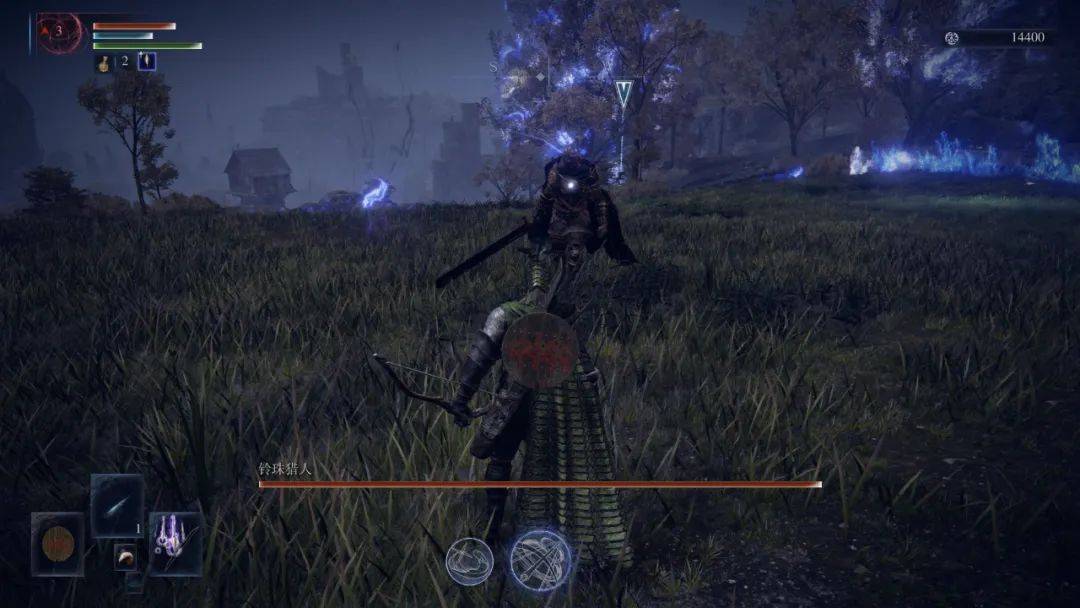Image resolution: width=1080 pixels, height=608 pixels.
Task: Open the character level emblem showing 3
Action: pyautogui.click(x=59, y=33)
